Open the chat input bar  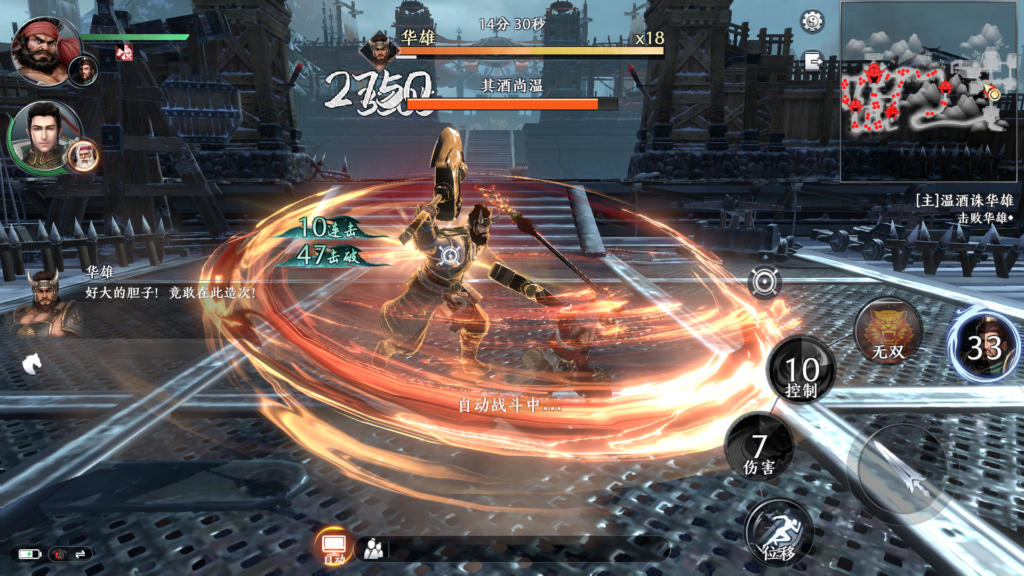[x=520, y=548]
